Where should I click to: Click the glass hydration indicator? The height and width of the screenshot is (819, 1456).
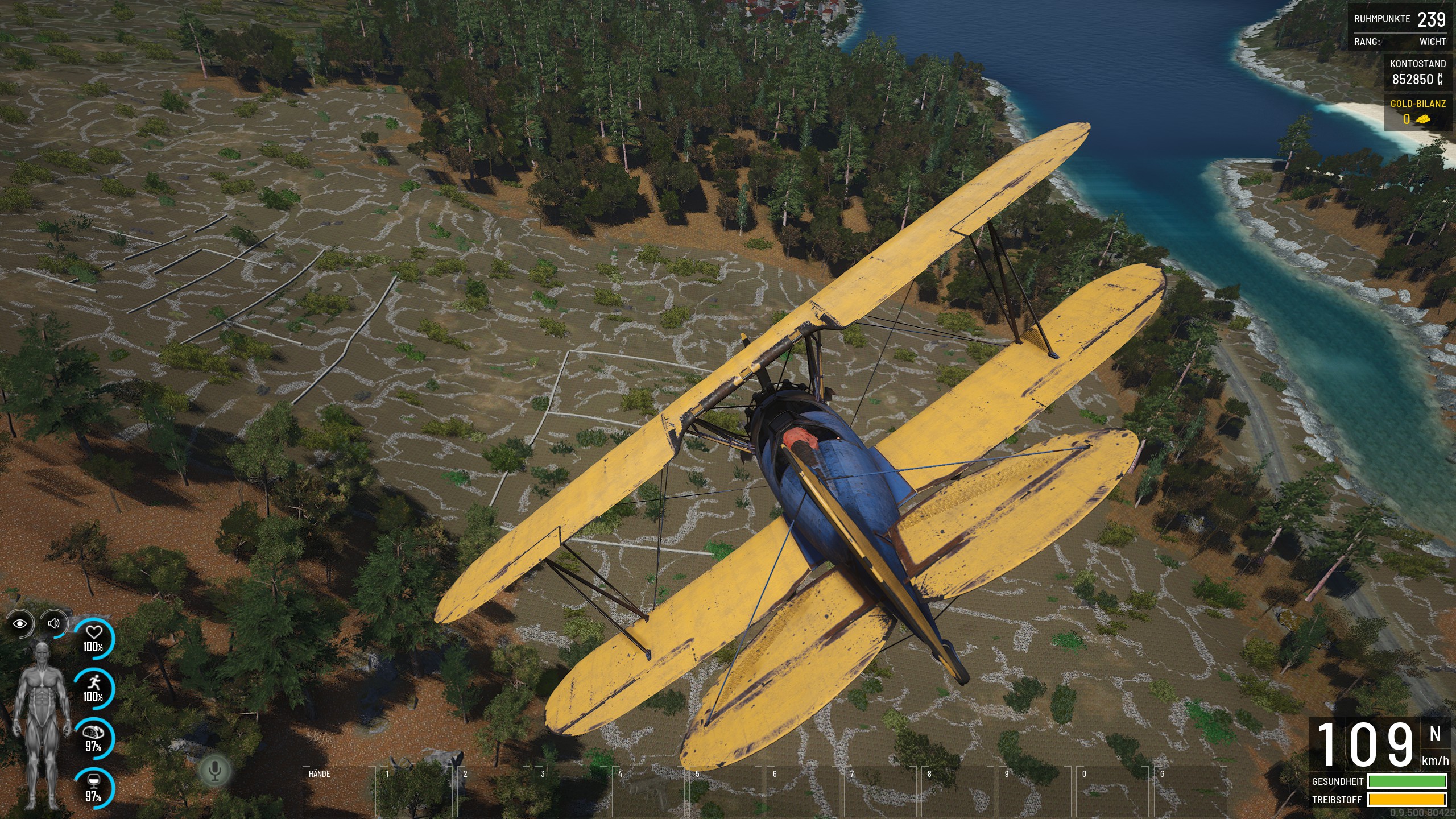(x=94, y=788)
